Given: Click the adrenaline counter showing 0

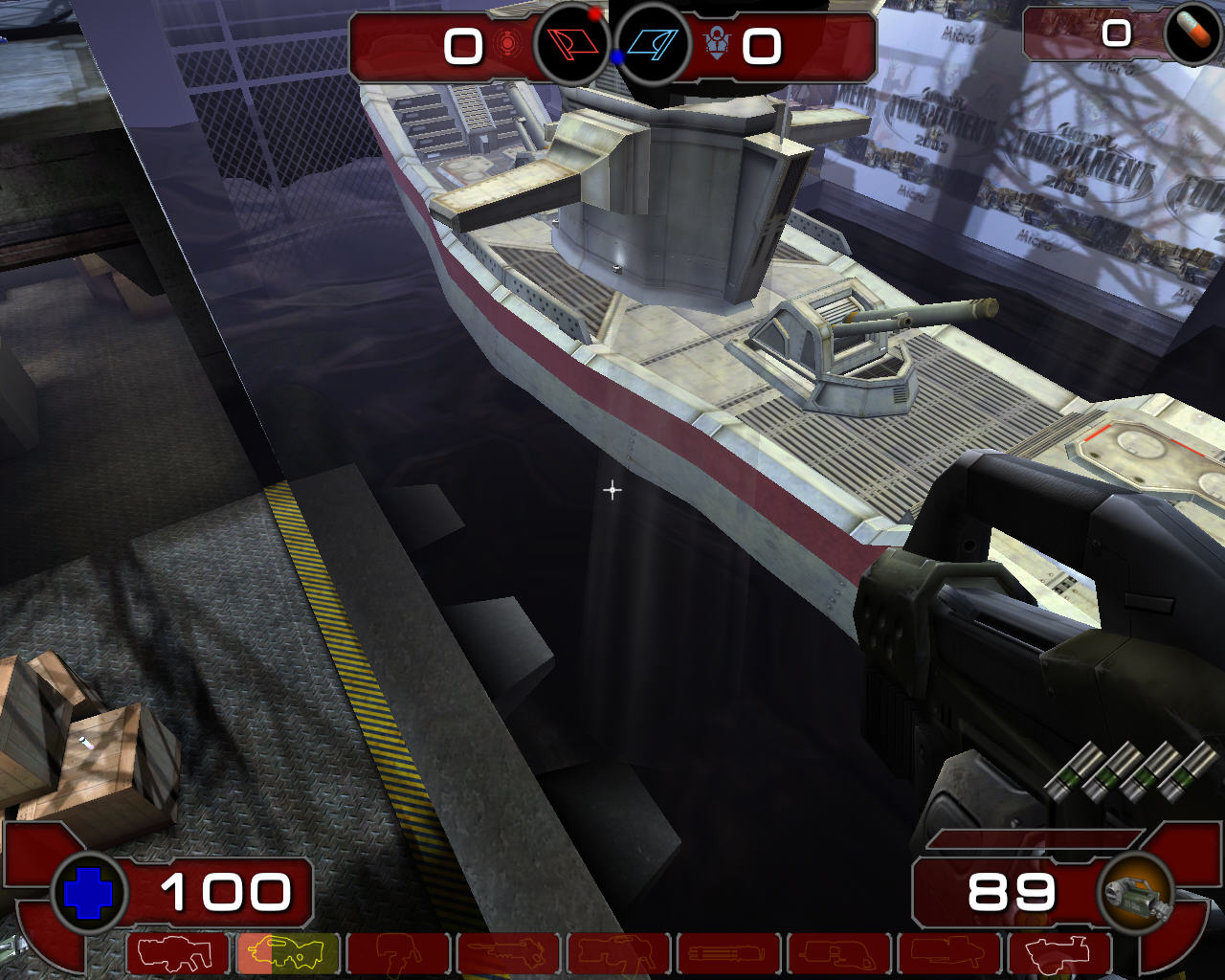Looking at the screenshot, I should (1116, 35).
